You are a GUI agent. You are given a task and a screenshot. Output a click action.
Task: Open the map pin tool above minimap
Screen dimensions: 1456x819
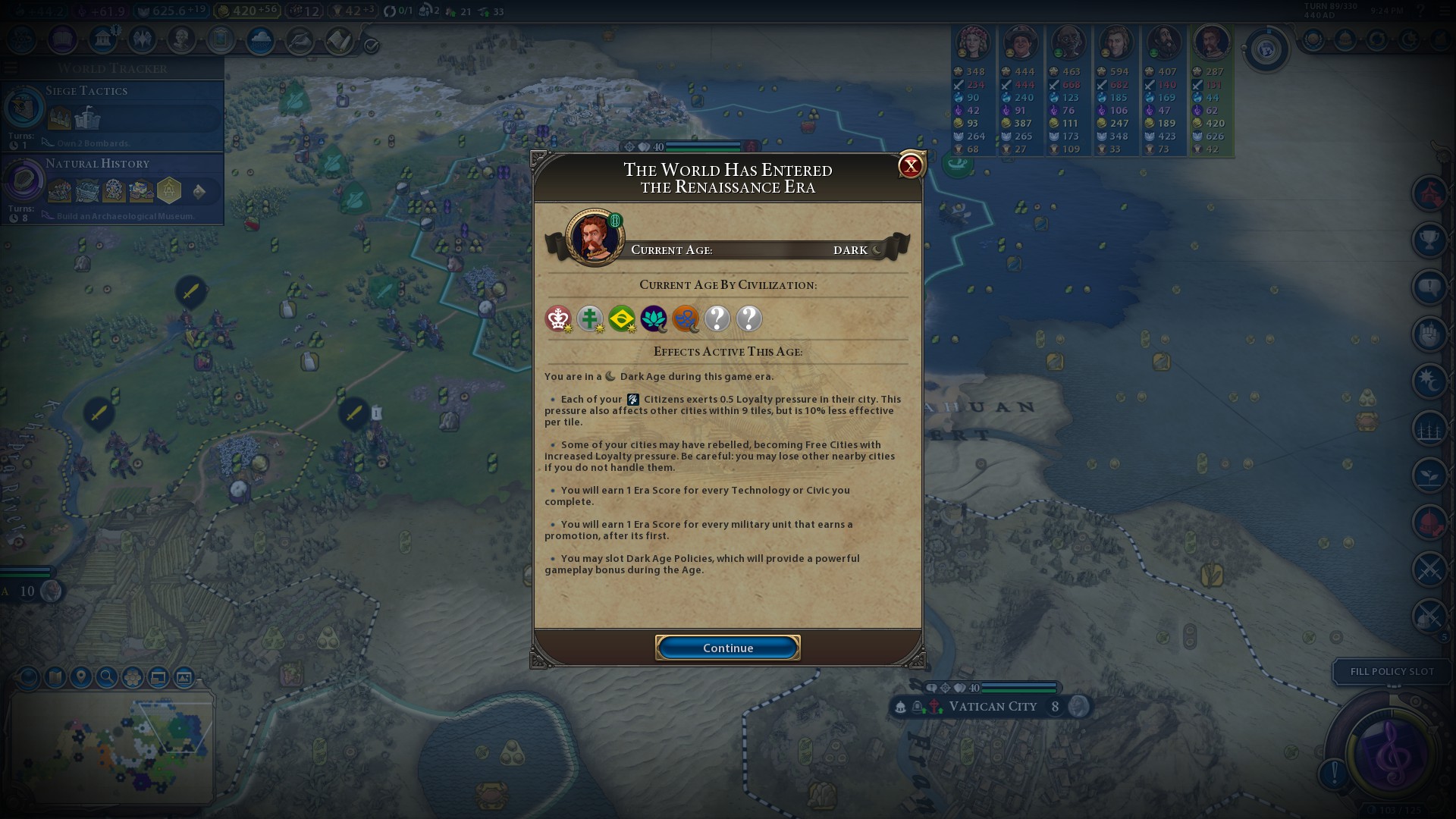pyautogui.click(x=81, y=677)
